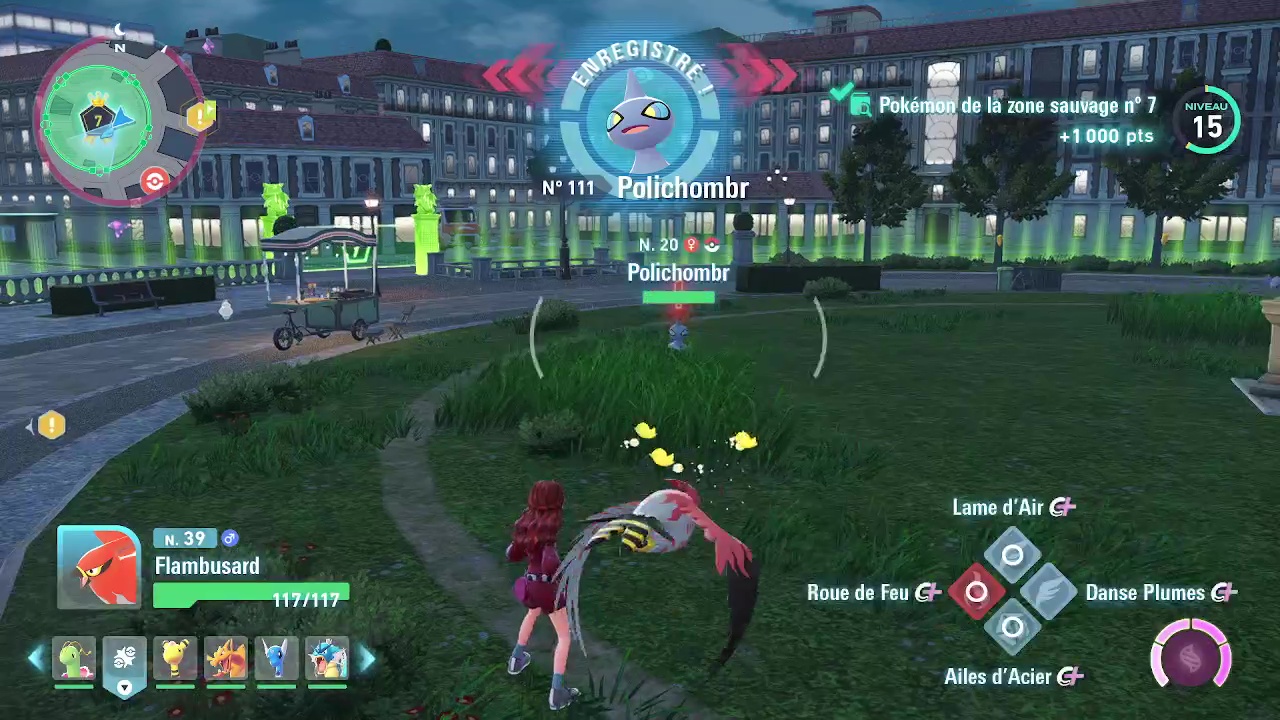Click the left arrow to cycle party
Viewport: 1280px width, 720px height.
[35, 657]
